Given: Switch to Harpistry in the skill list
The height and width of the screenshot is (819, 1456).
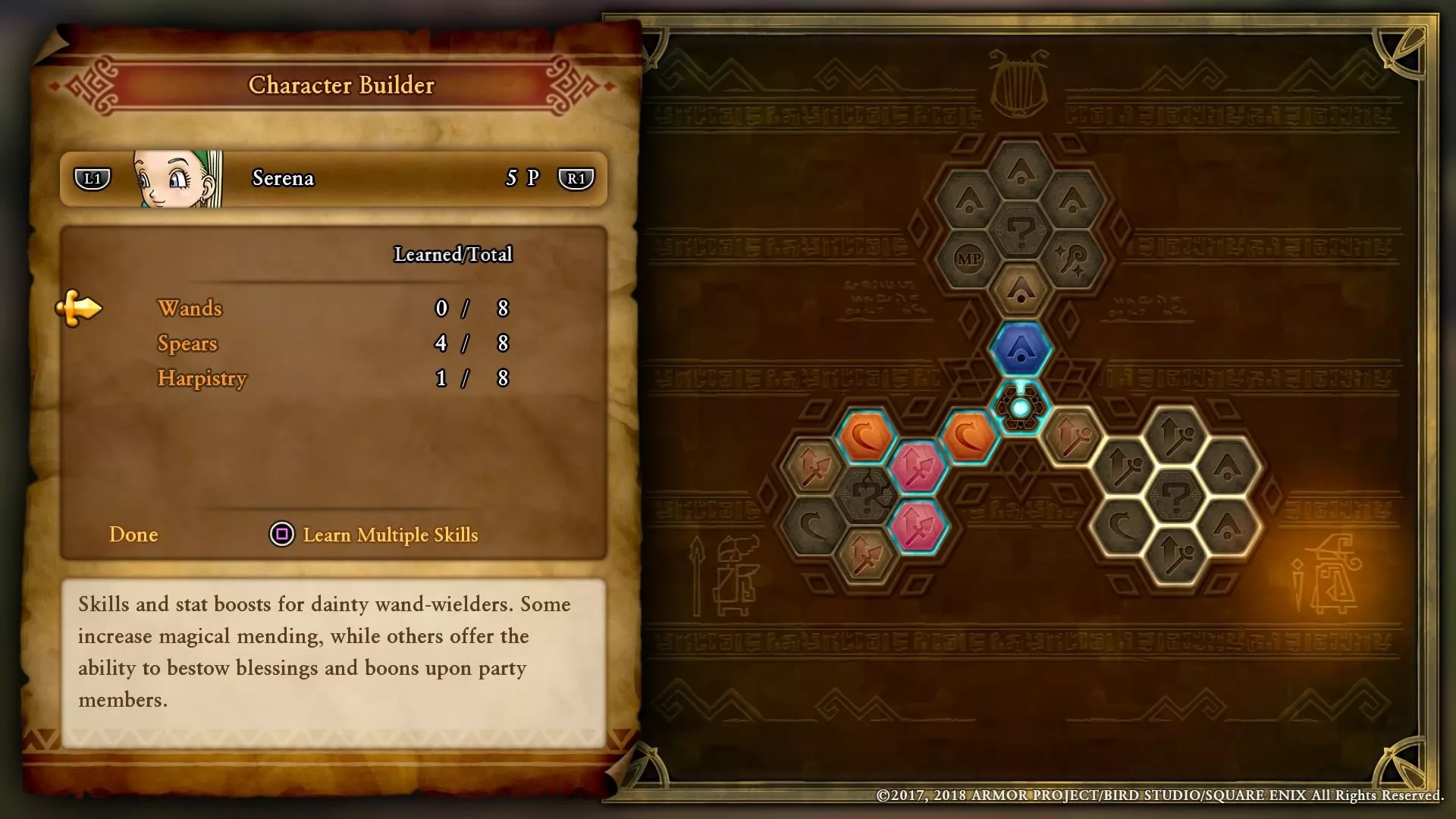Looking at the screenshot, I should click(x=202, y=378).
